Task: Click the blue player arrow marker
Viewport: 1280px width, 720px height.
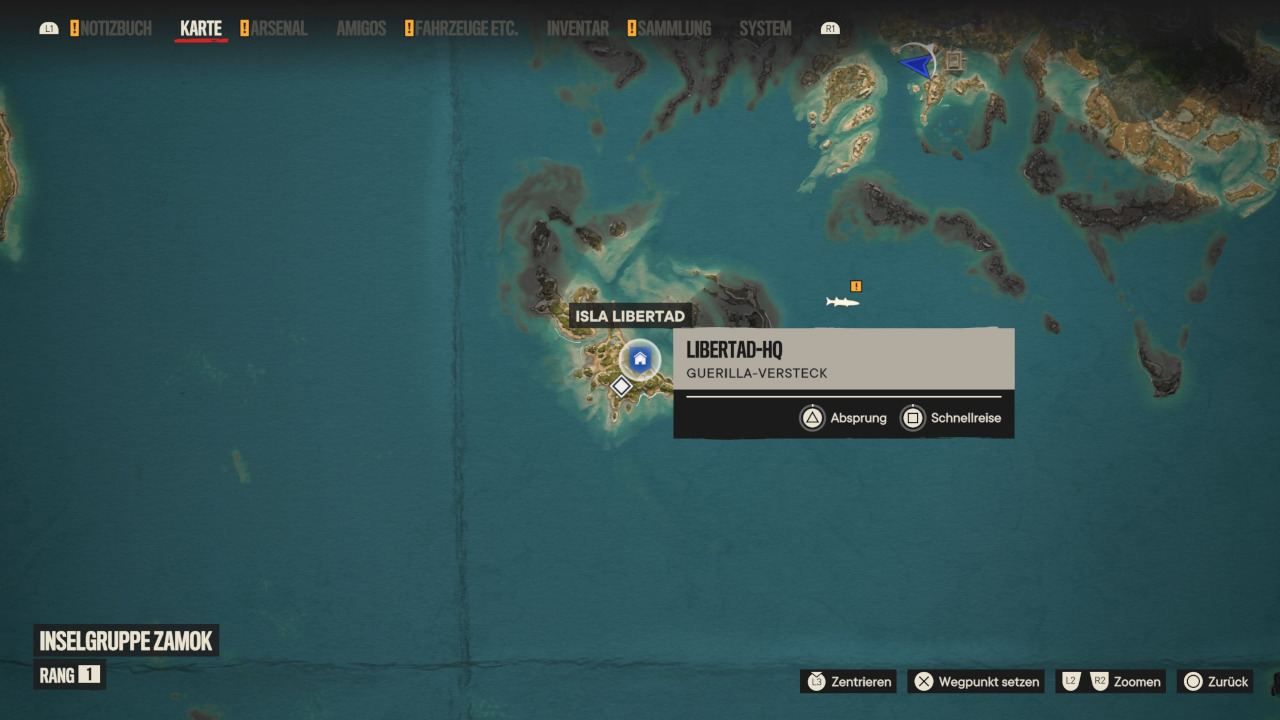Action: pos(915,65)
